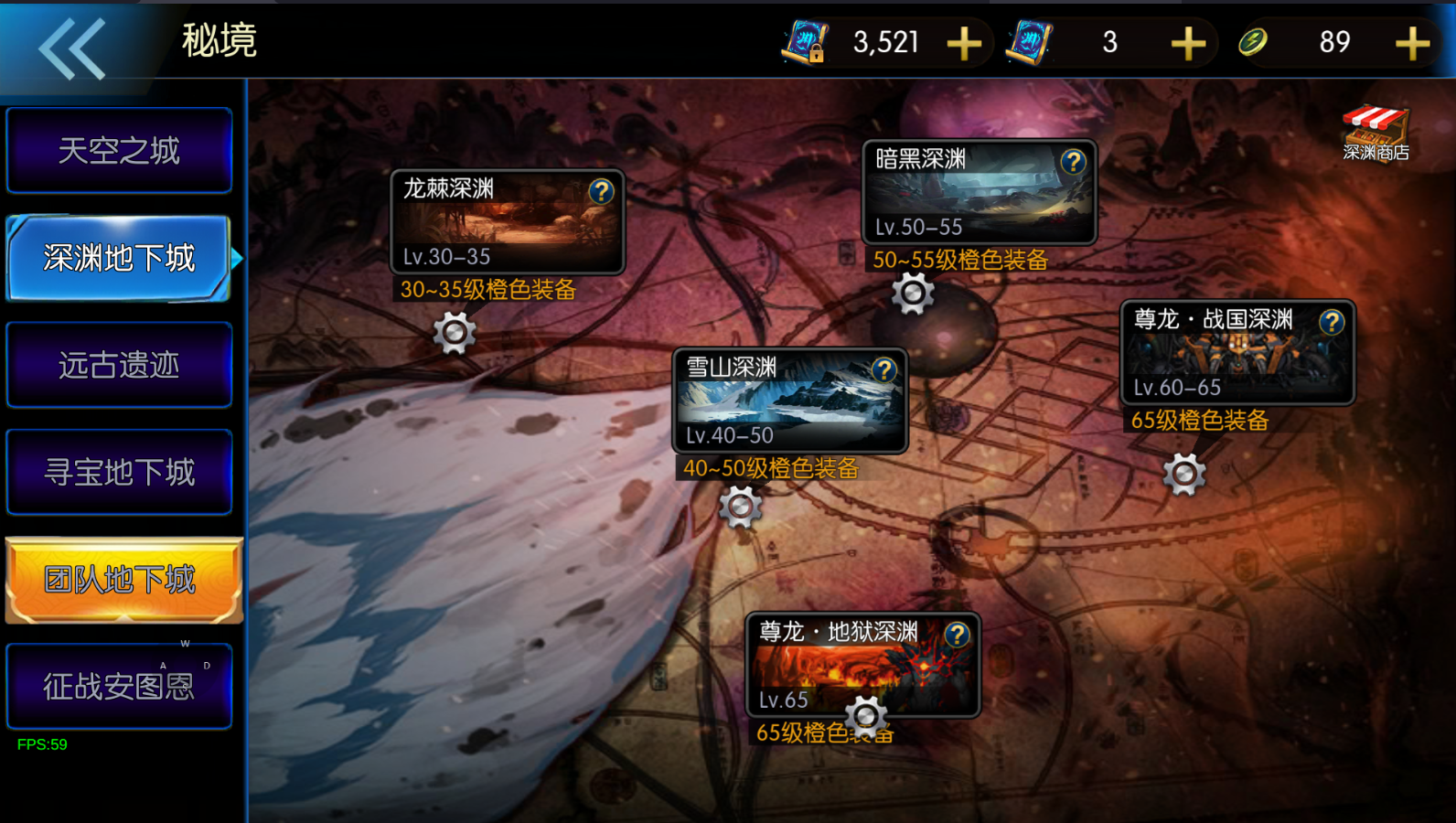Select the 深渊地下城 tab
The width and height of the screenshot is (1456, 823).
pos(119,258)
